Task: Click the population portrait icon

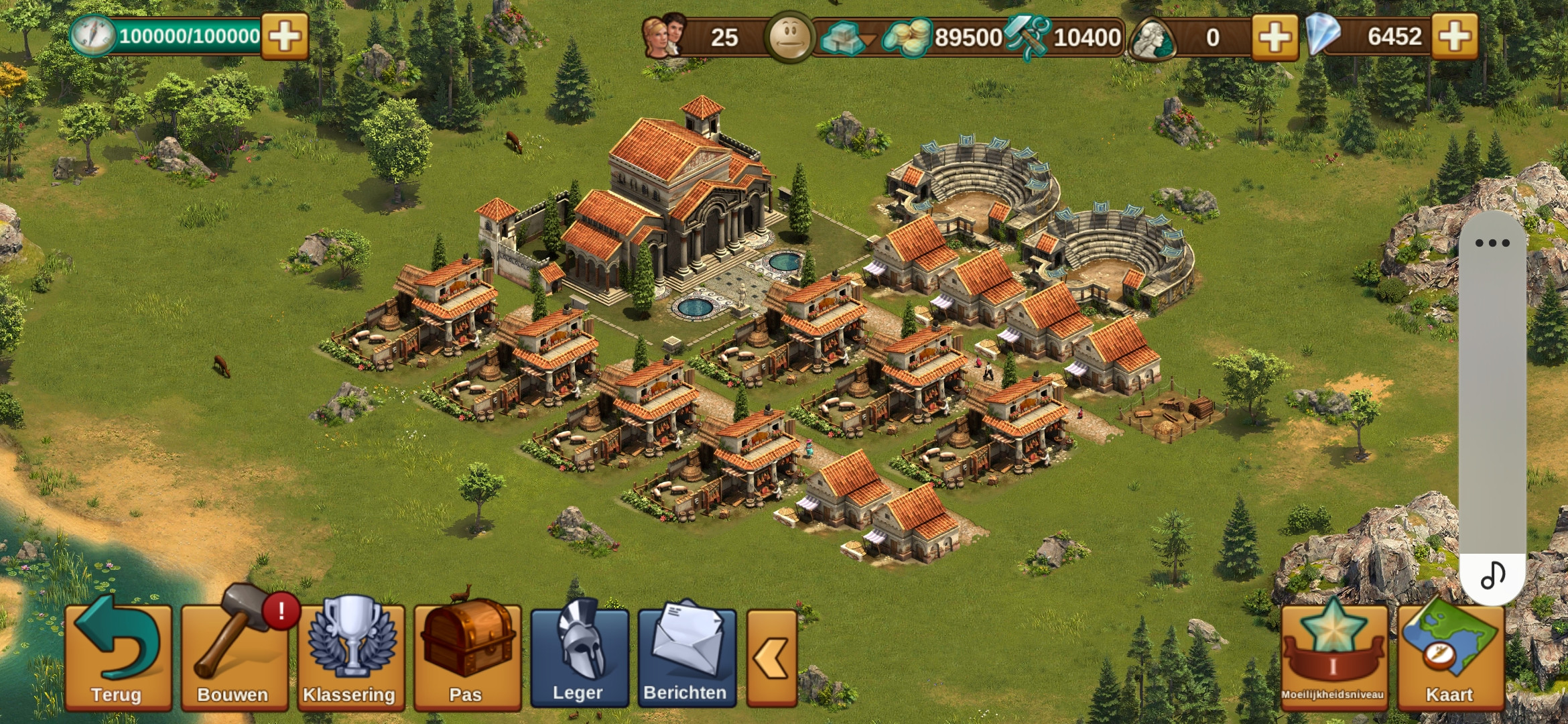Action: pyautogui.click(x=664, y=36)
